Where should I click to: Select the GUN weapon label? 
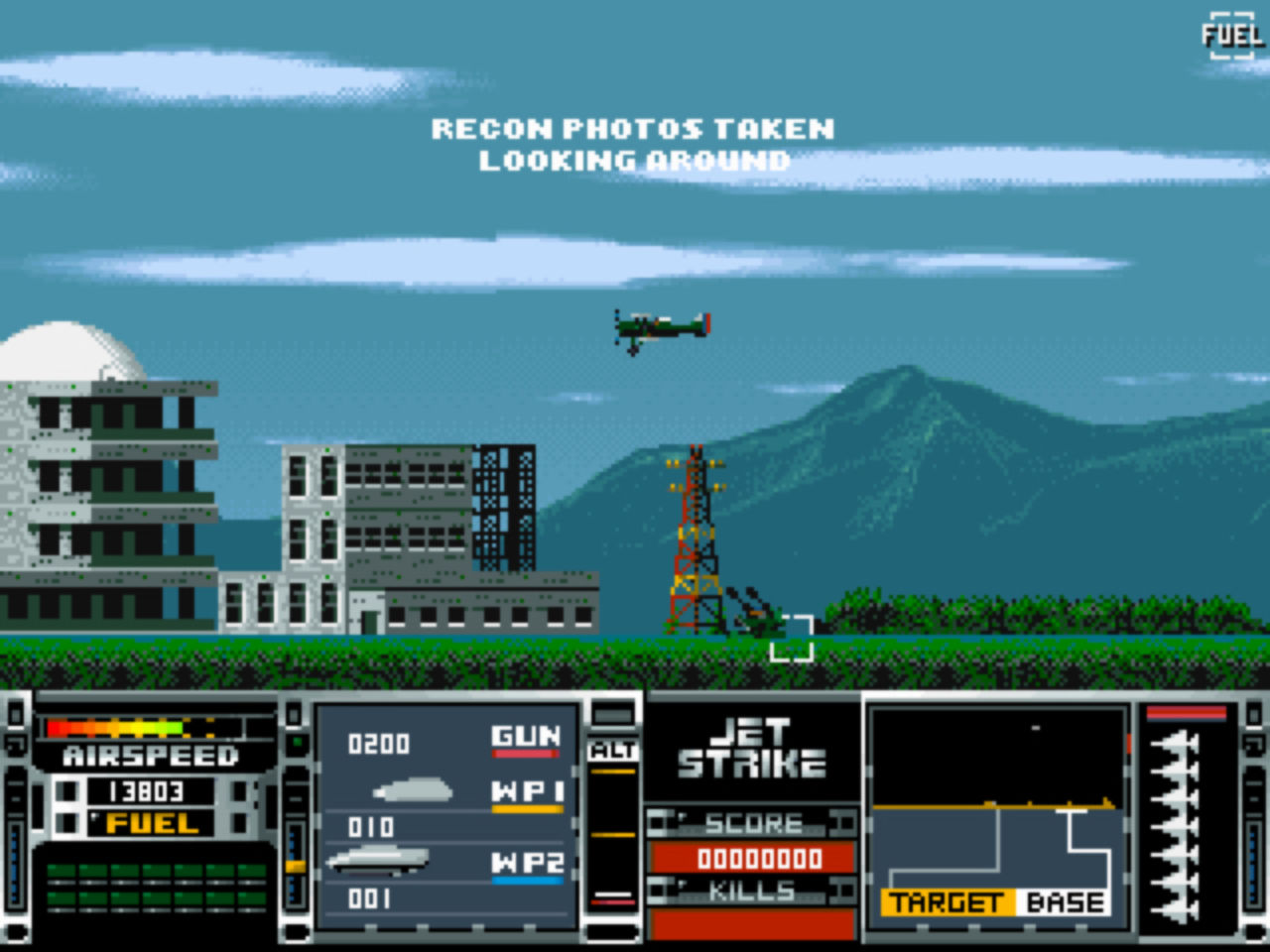(525, 737)
